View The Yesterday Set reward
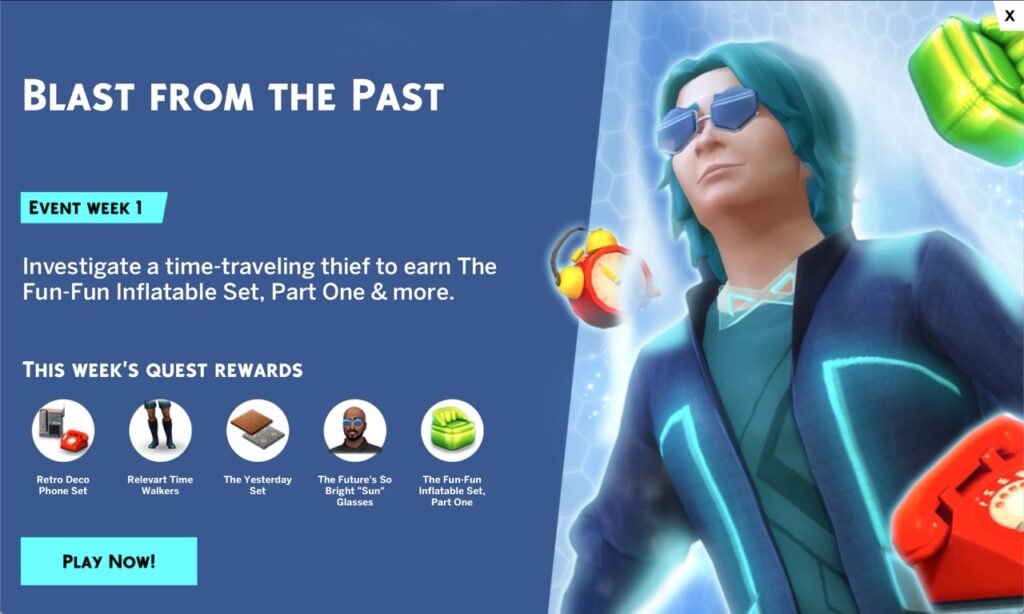 (258, 431)
